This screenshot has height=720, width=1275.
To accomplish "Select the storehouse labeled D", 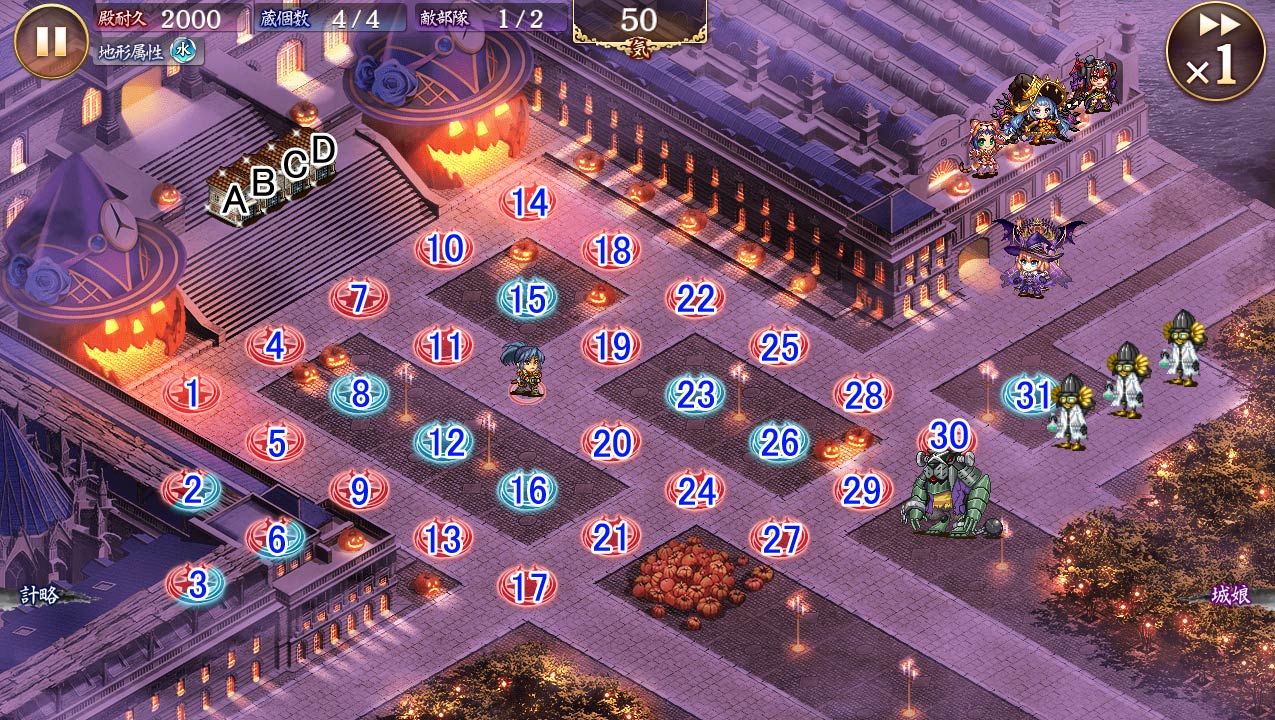I will [x=322, y=152].
